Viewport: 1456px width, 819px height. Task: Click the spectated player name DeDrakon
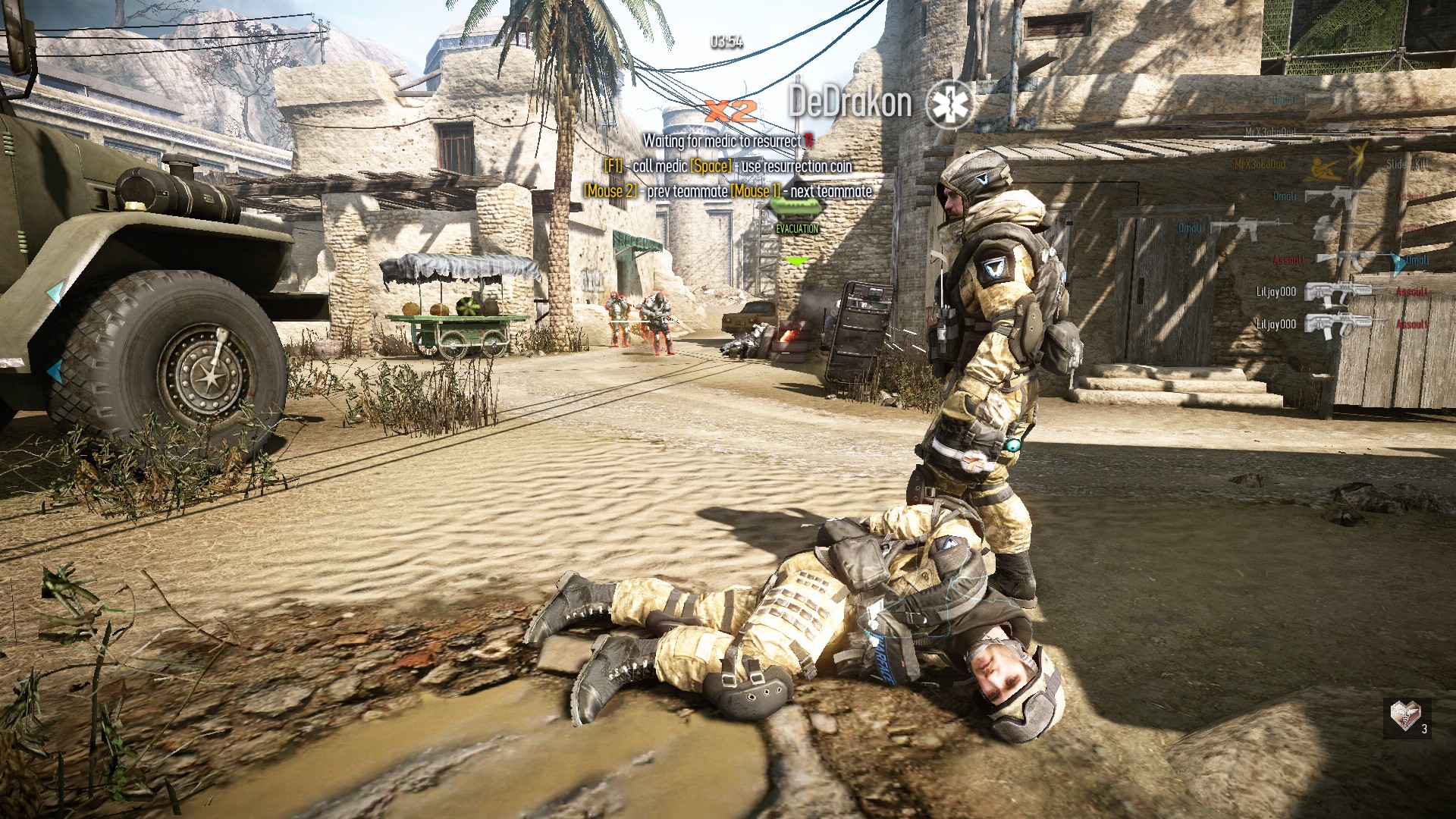click(x=849, y=102)
